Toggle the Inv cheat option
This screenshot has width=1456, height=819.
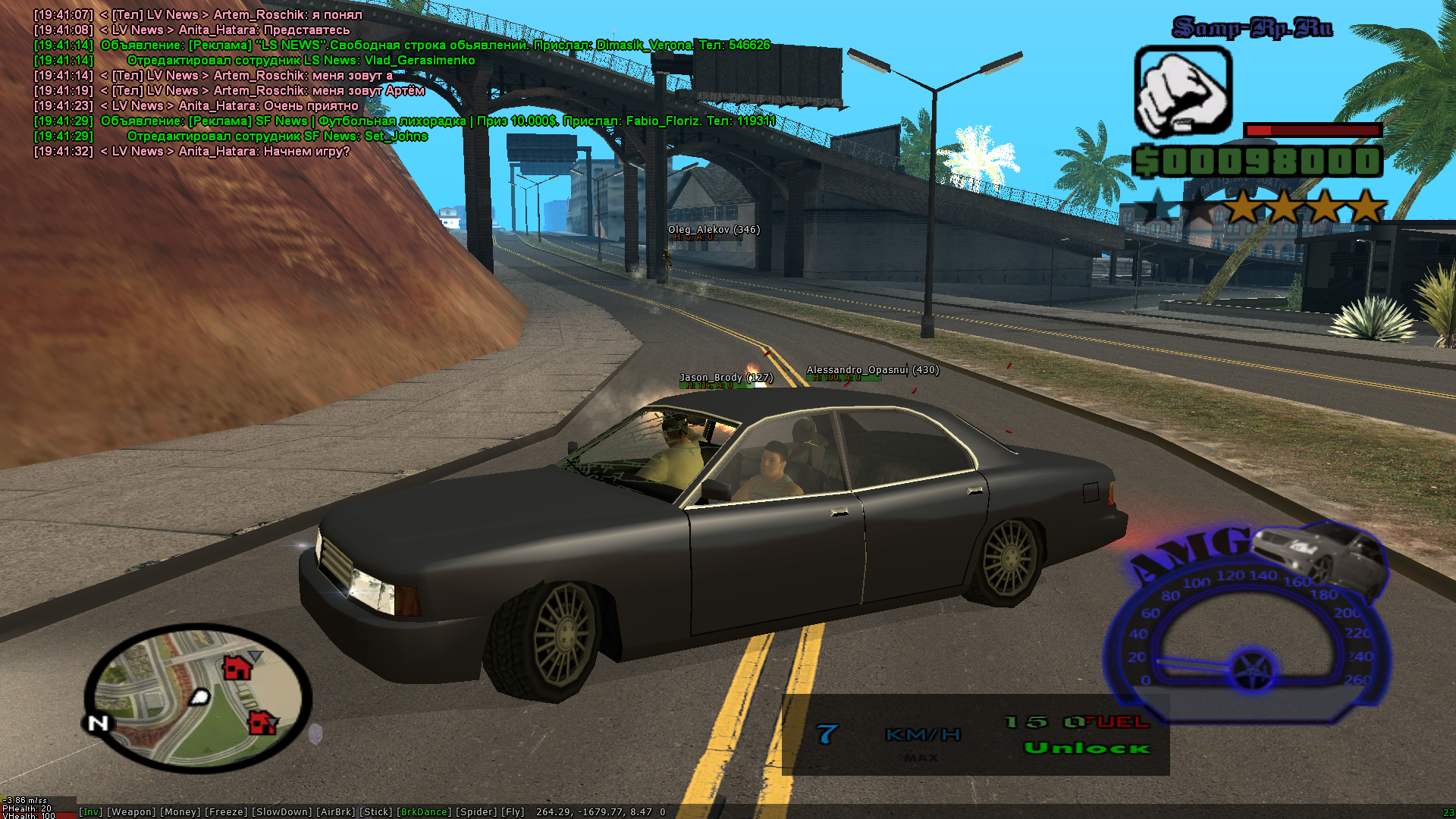point(91,812)
